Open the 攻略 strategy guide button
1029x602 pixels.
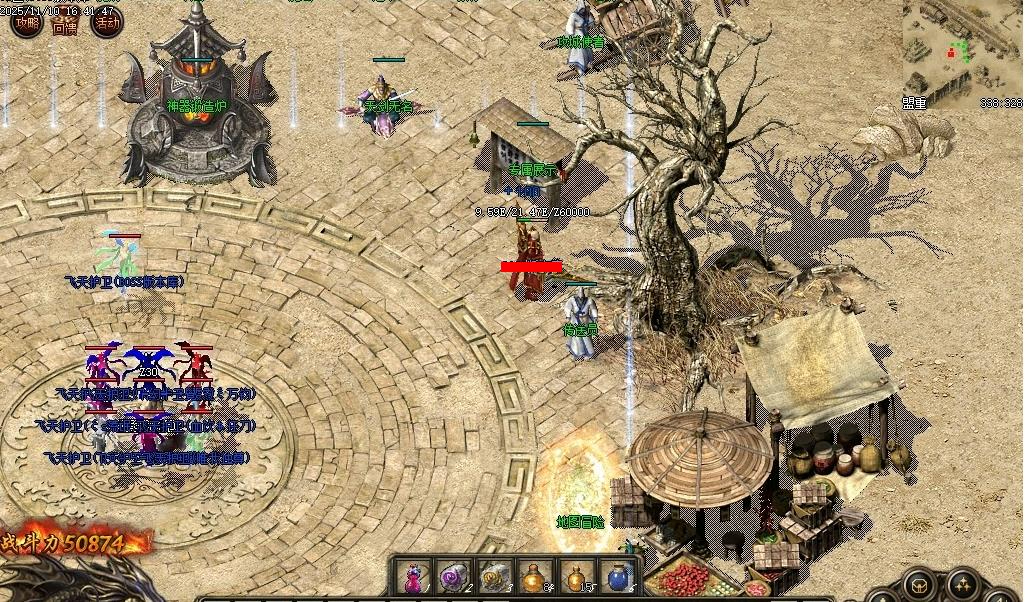(x=27, y=22)
